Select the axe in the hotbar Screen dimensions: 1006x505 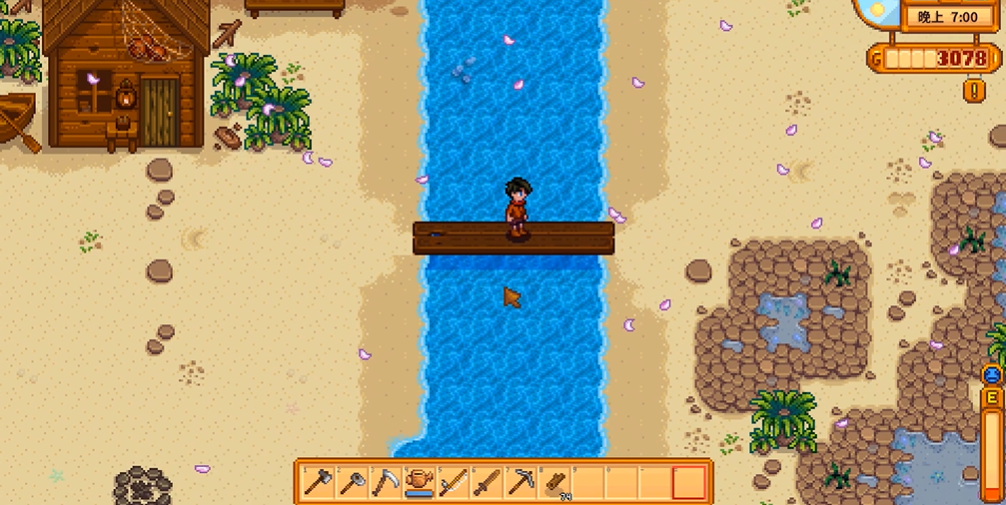319,482
